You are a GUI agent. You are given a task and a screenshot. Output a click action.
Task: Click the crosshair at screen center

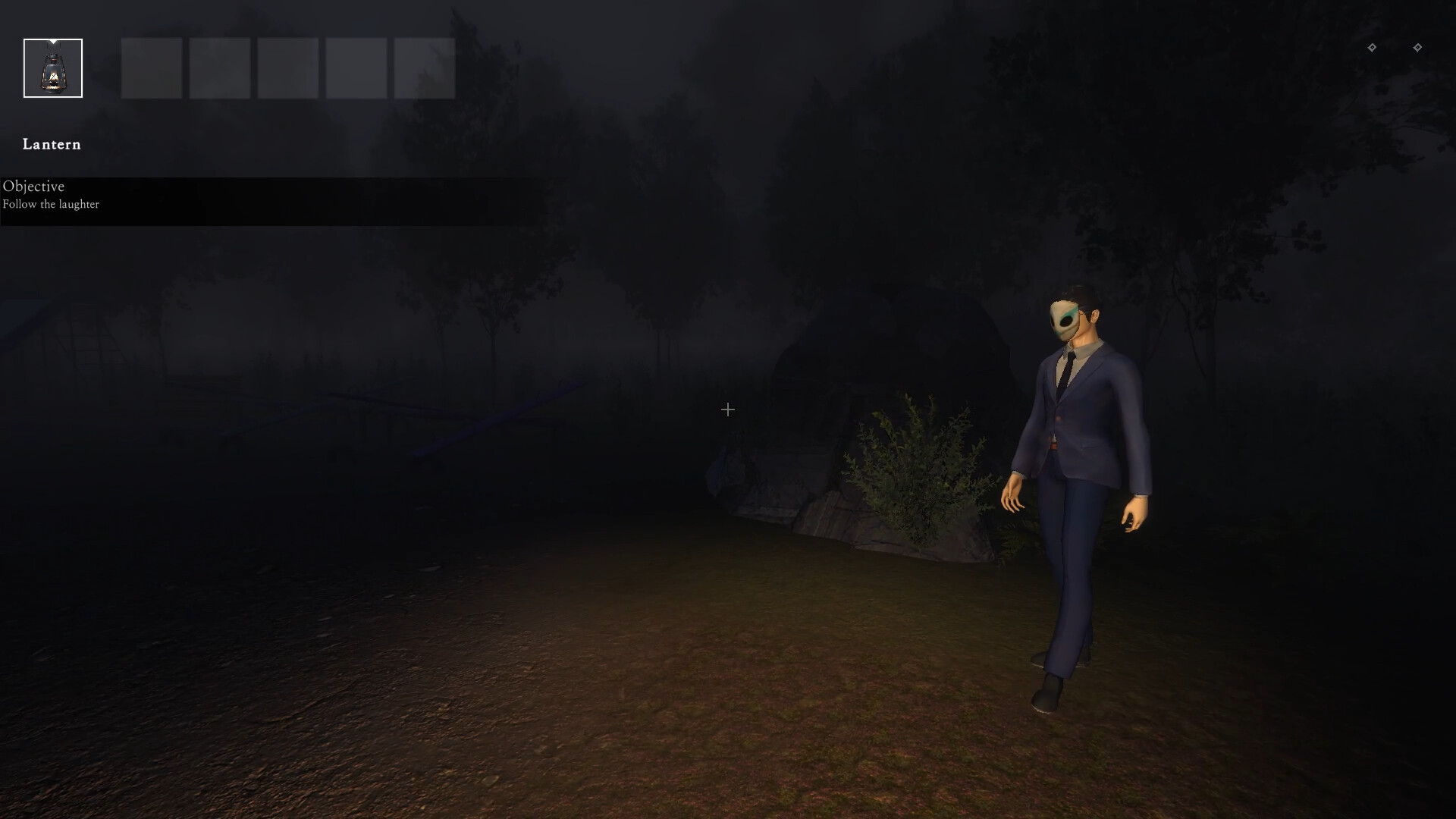pyautogui.click(x=728, y=409)
